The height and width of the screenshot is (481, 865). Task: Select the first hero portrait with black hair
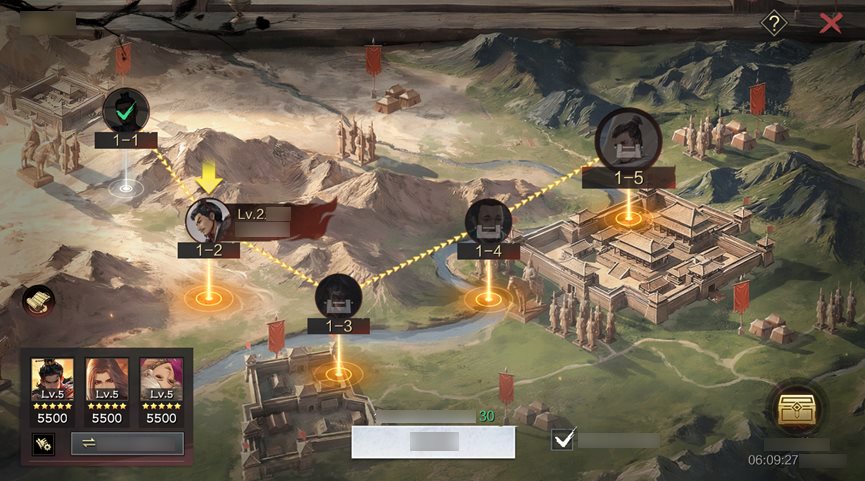(x=51, y=378)
